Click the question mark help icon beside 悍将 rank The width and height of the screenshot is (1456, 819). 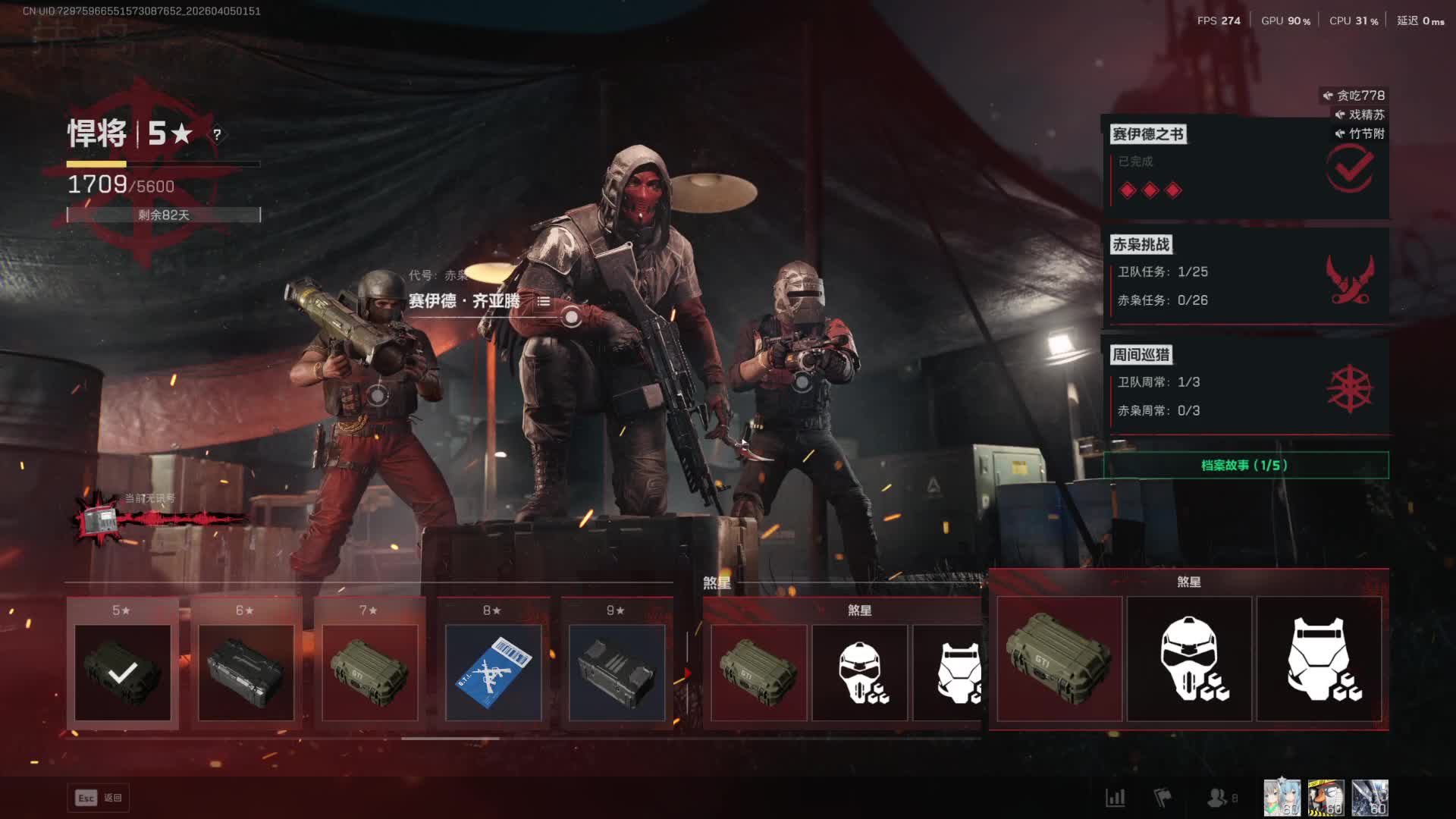point(217,134)
